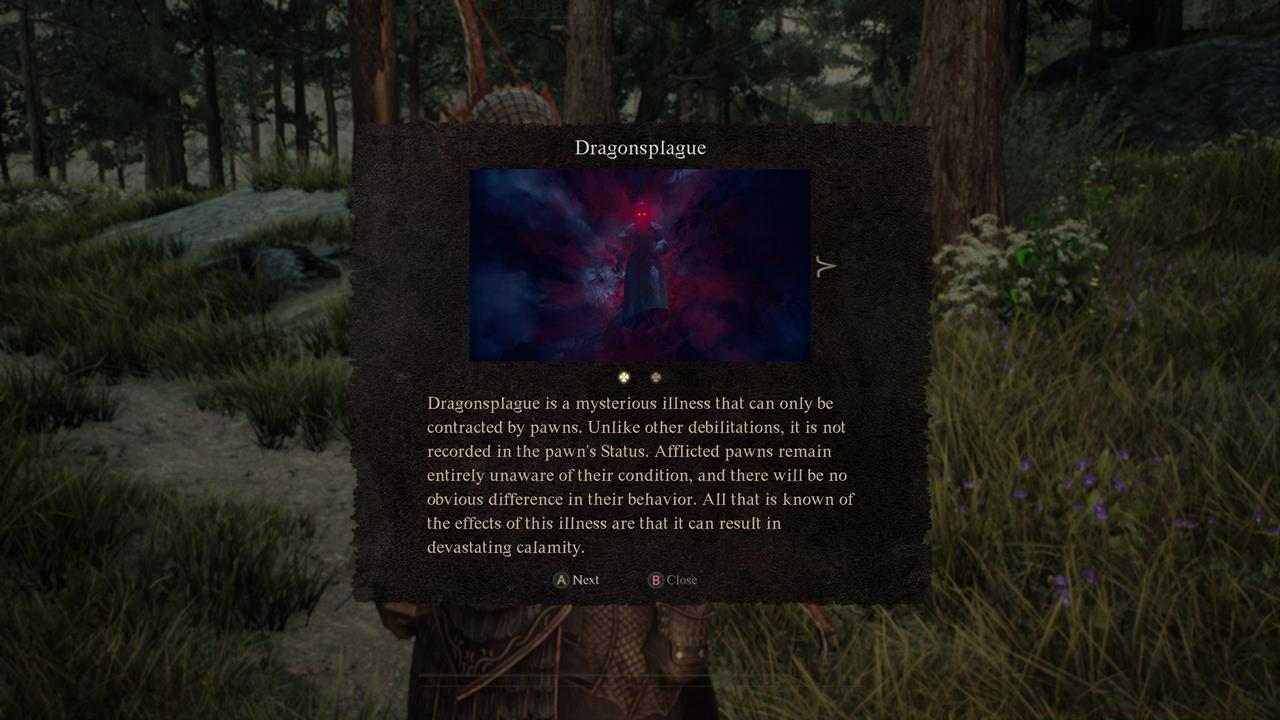The width and height of the screenshot is (1280, 720).
Task: Click the description text paragraph
Action: click(x=640, y=475)
